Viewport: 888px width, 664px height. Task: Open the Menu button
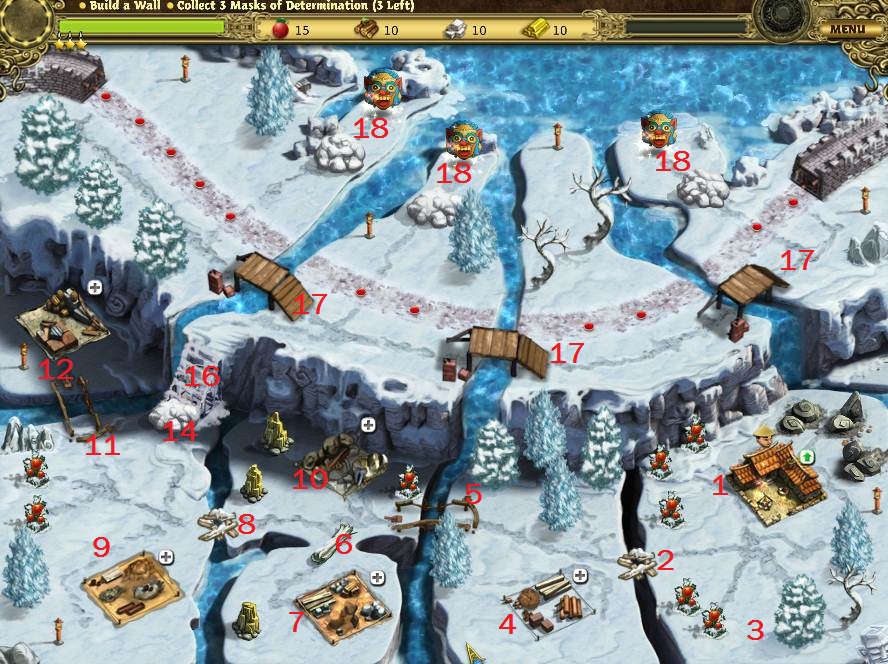(847, 29)
